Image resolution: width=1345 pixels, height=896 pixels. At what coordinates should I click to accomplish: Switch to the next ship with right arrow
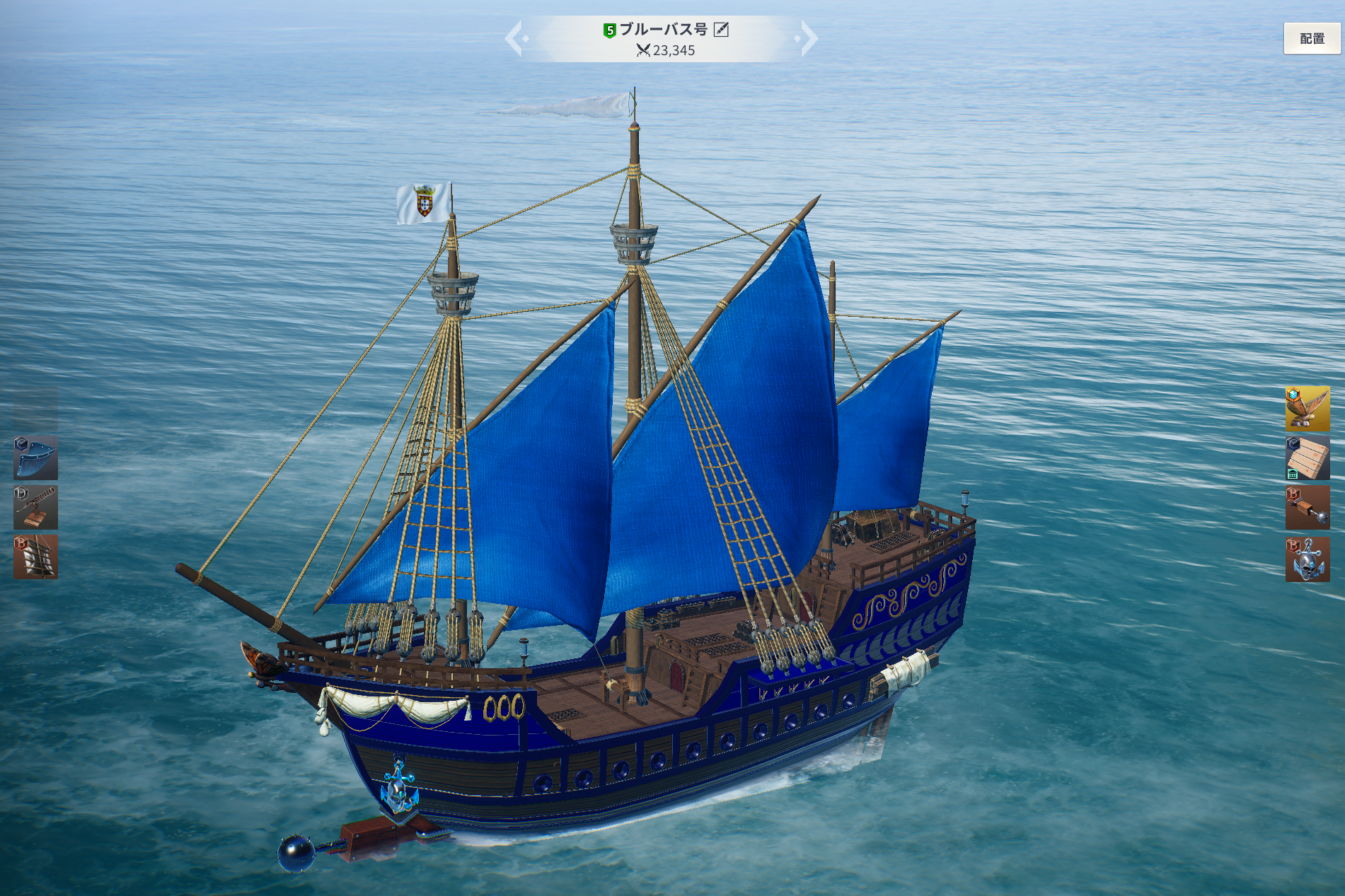click(808, 39)
